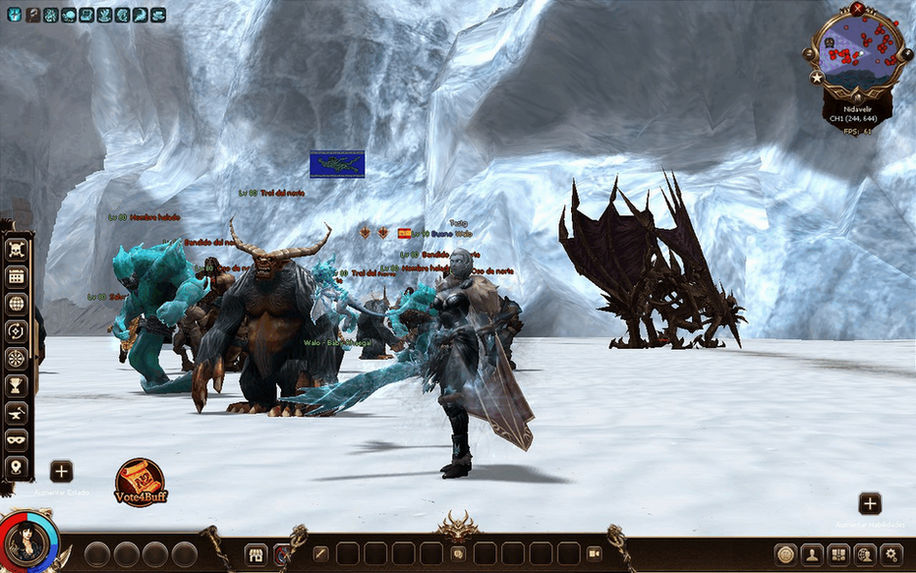Screen dimensions: 916x573
Task: Open the character silhouette menu button
Action: 812,553
